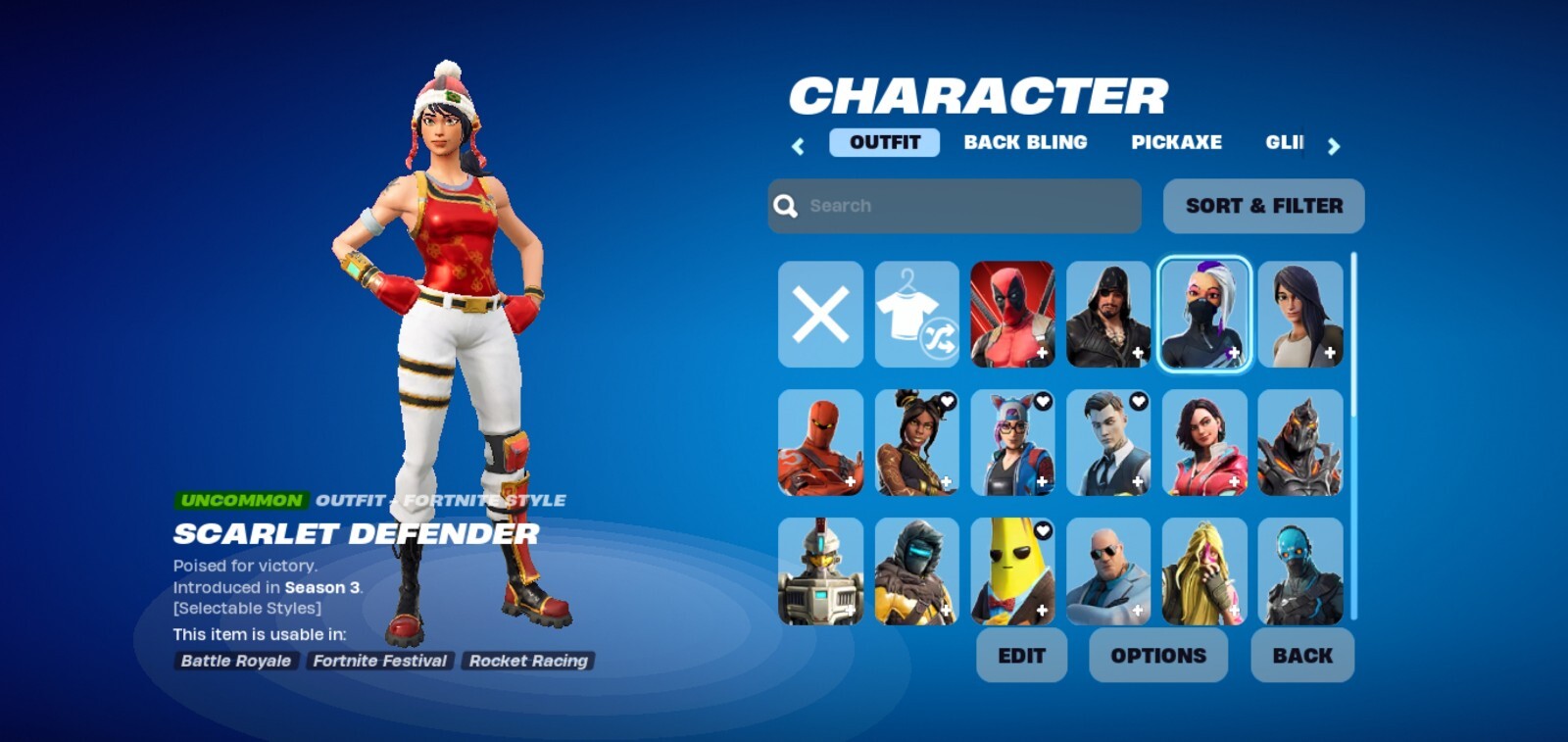This screenshot has width=1568, height=742.
Task: Click the magnifying glass in the search bar
Action: (783, 205)
